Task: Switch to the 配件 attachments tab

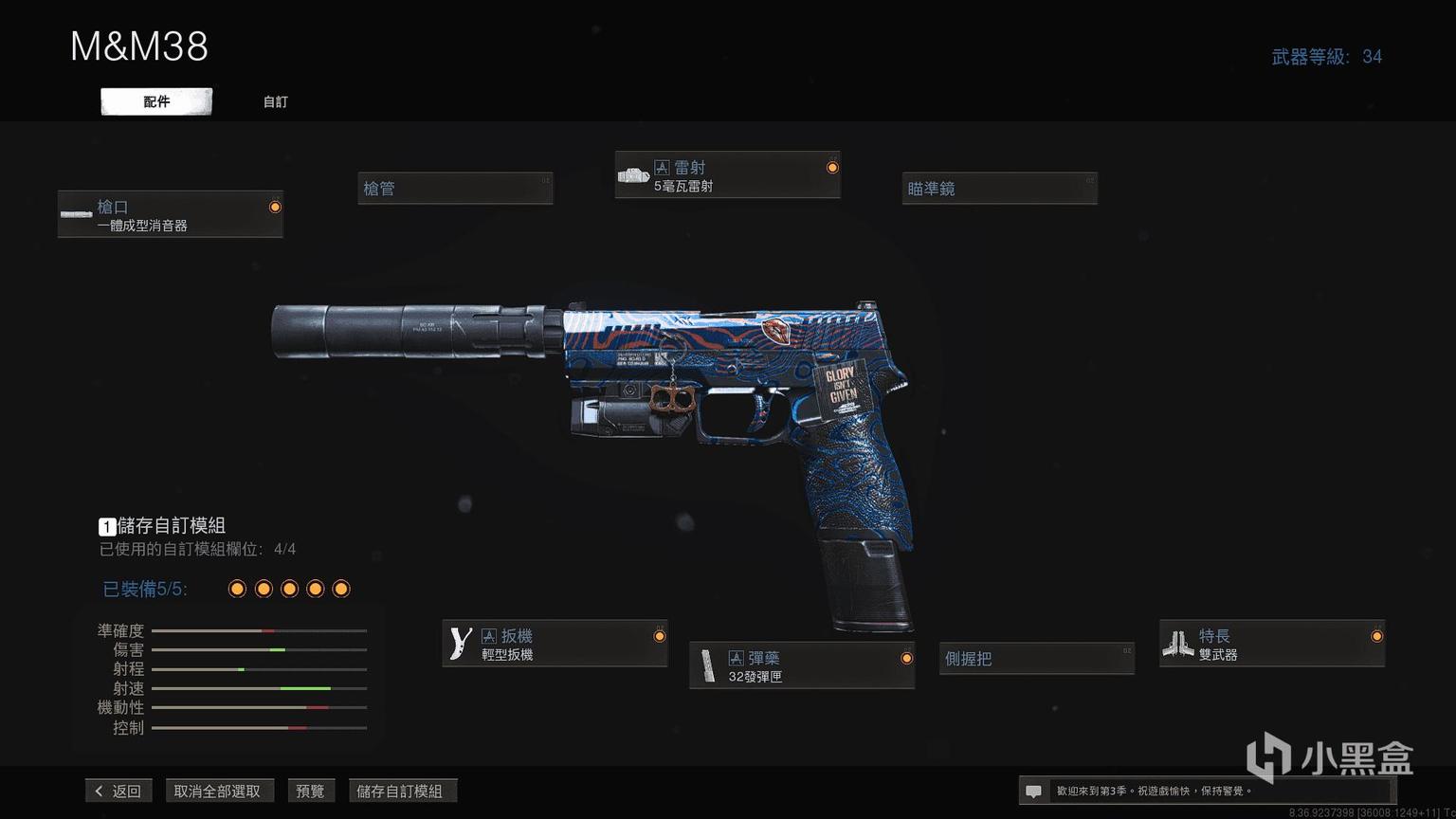Action: point(156,101)
